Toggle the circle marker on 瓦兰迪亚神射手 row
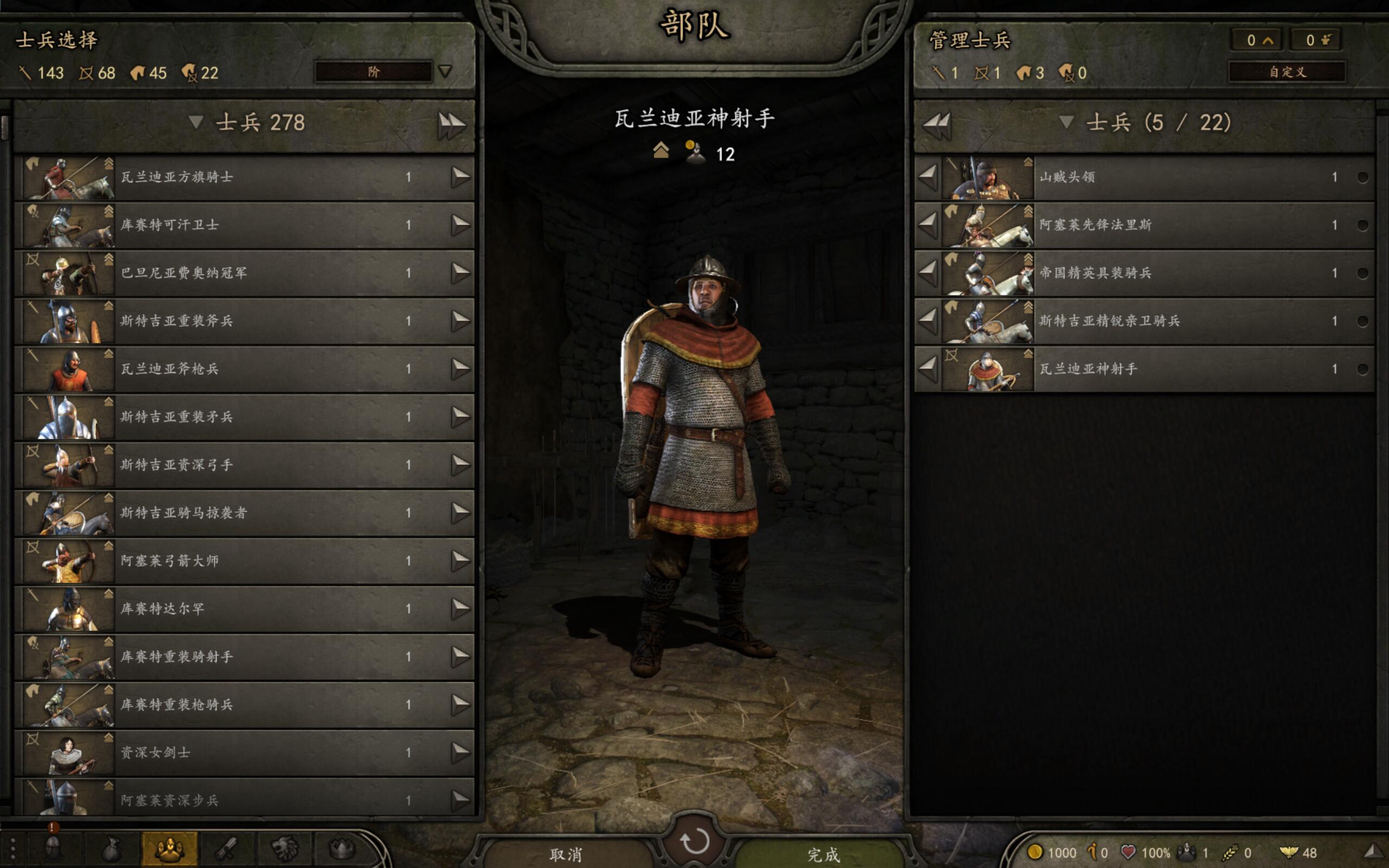 (x=1362, y=369)
